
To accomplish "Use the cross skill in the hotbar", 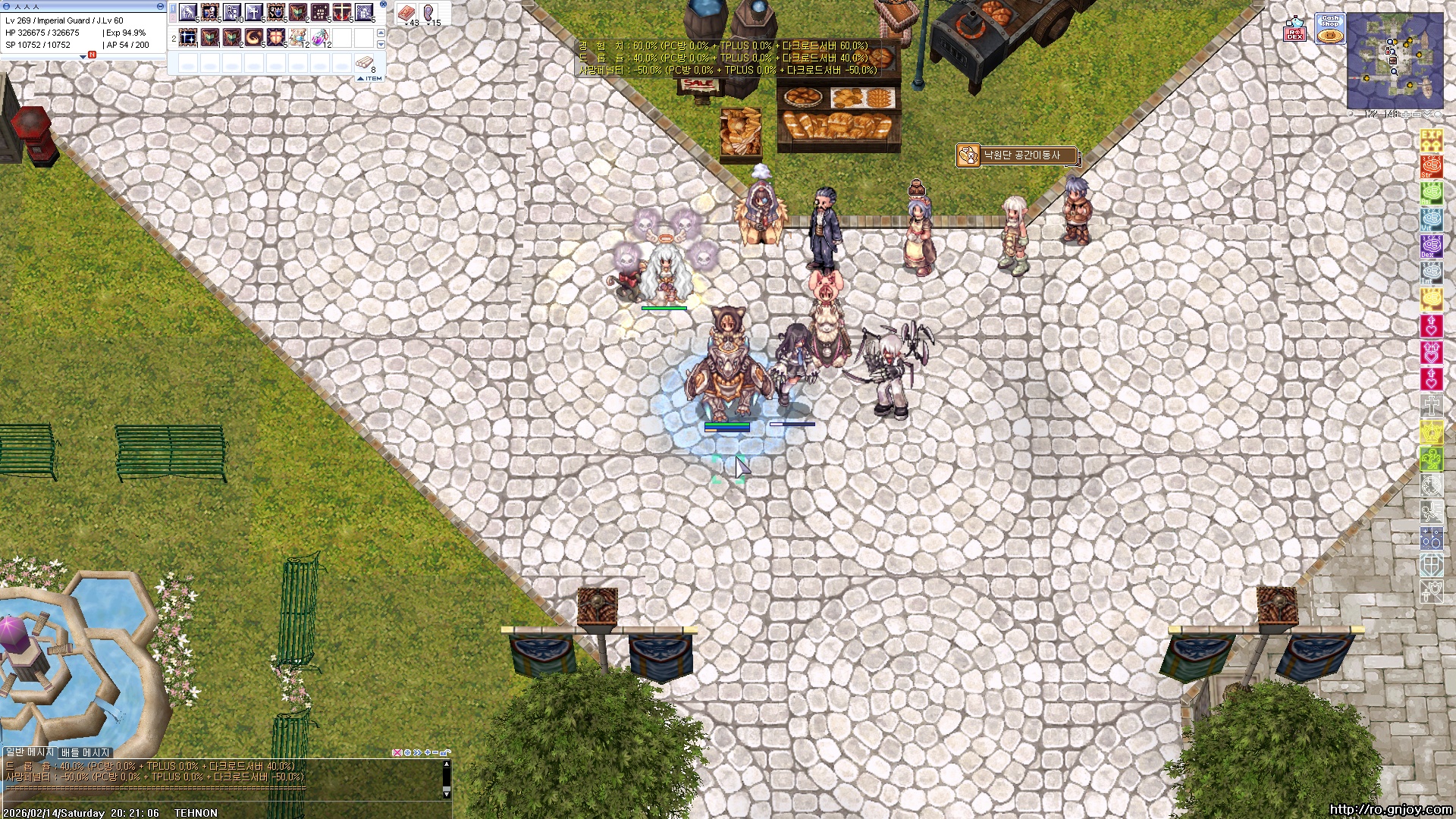I will click(254, 13).
